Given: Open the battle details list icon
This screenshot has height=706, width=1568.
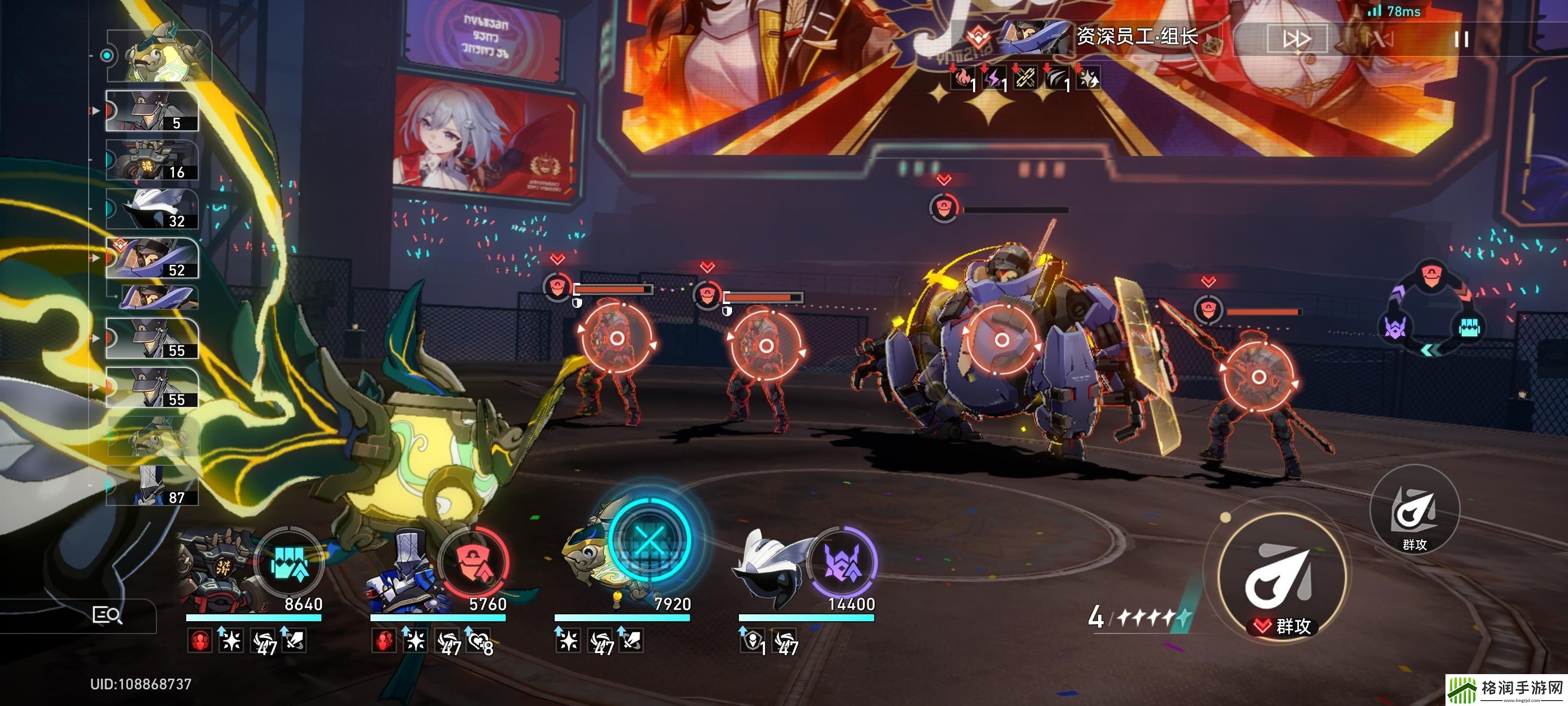Looking at the screenshot, I should 106,615.
